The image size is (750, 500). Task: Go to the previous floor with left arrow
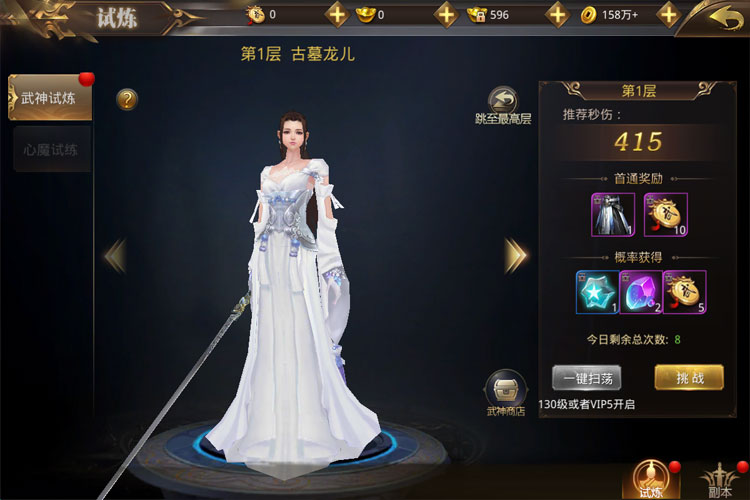click(x=115, y=256)
